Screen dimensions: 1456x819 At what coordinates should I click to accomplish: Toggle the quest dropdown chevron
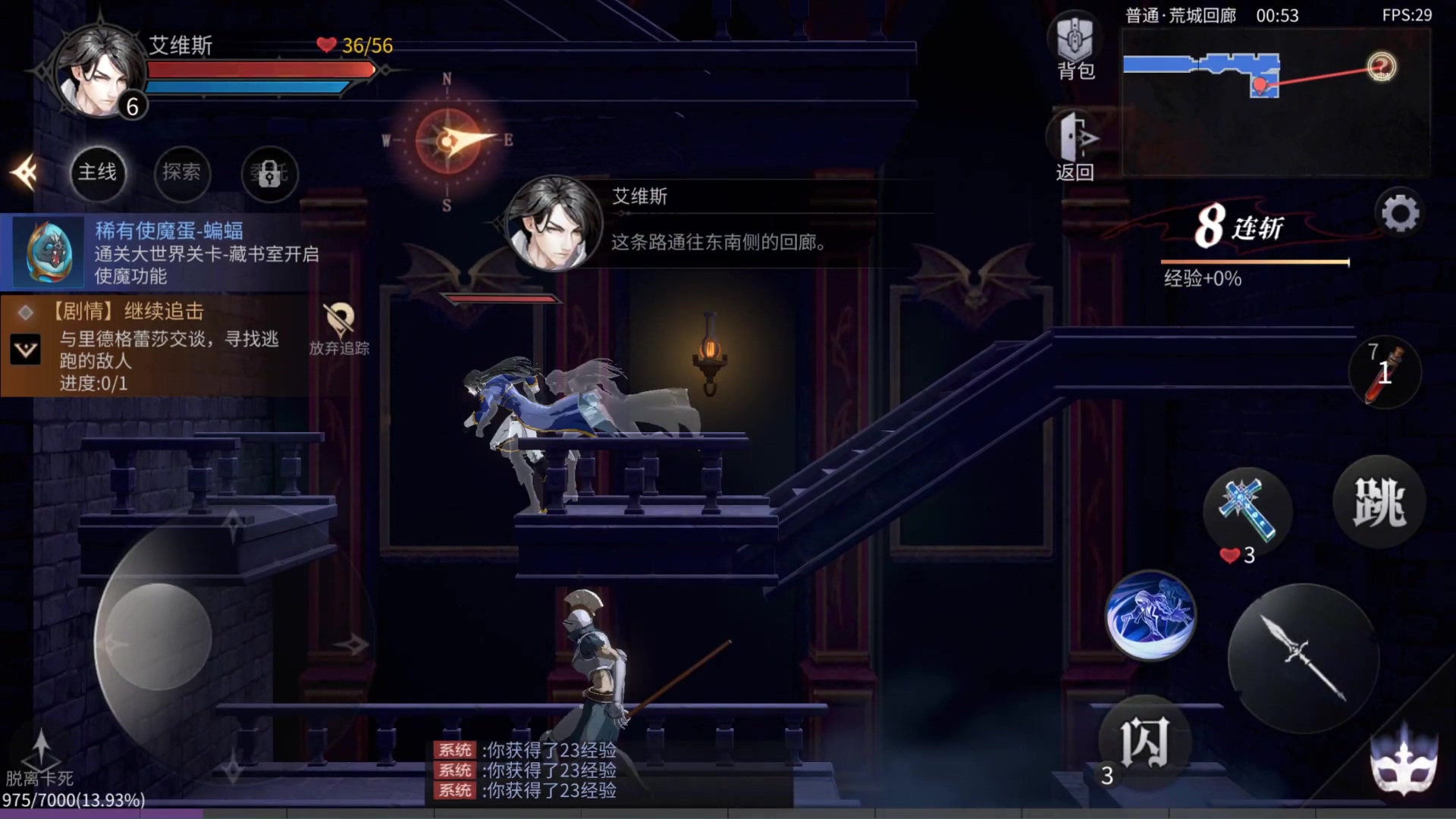26,350
